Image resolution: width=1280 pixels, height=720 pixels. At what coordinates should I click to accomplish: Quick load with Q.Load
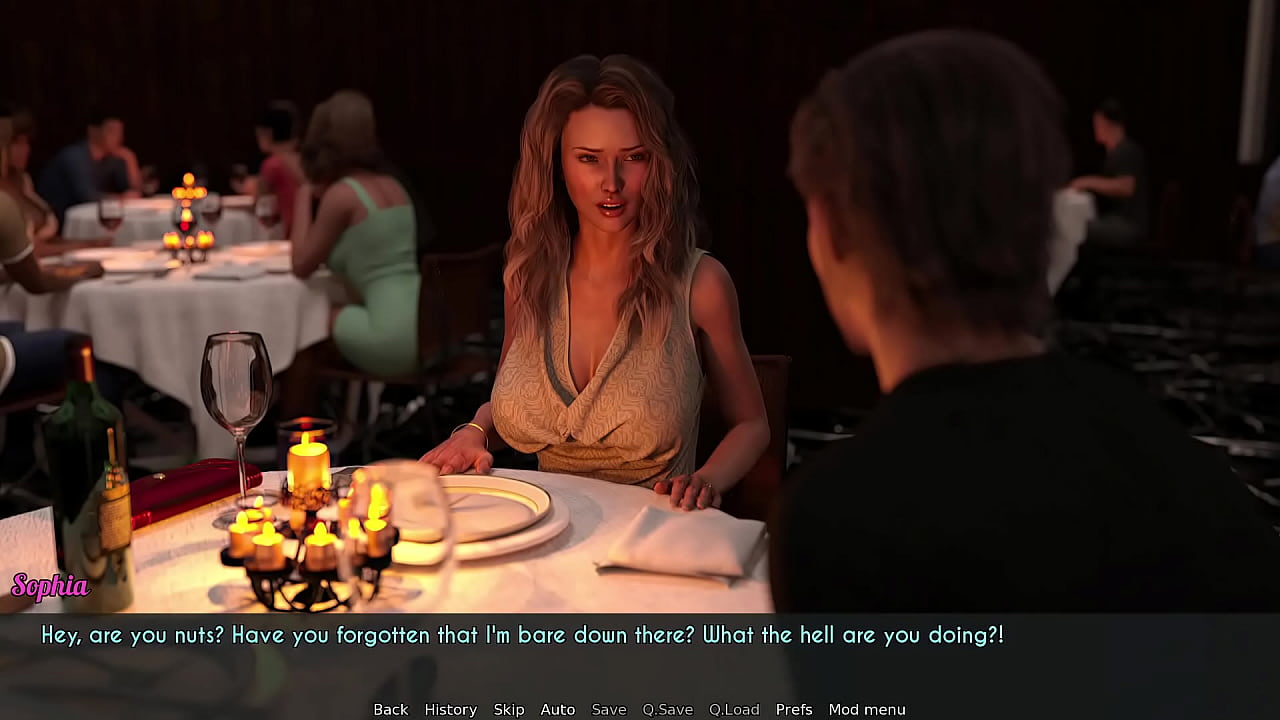734,709
